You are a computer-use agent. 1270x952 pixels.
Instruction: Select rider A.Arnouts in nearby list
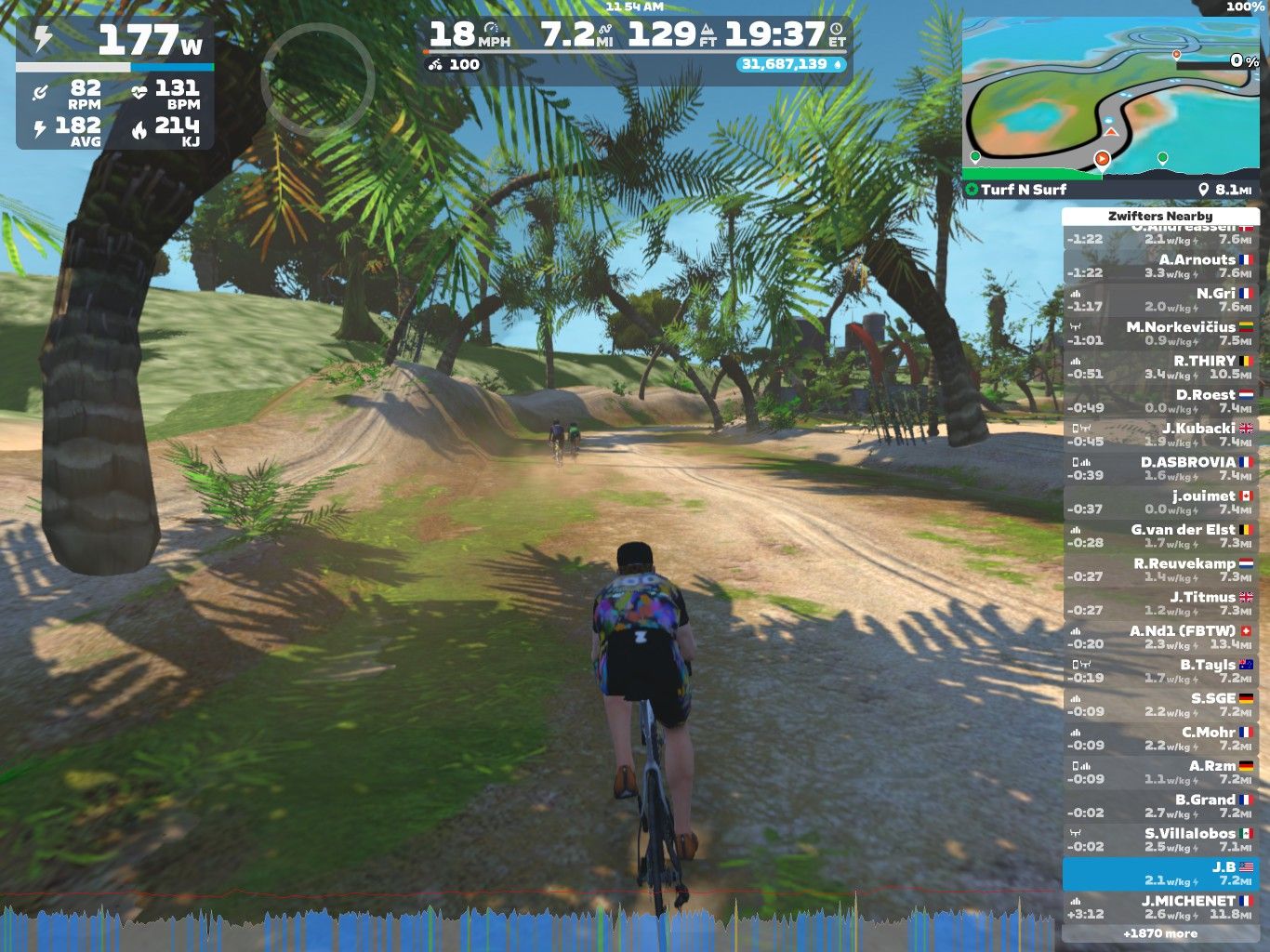coord(1160,266)
